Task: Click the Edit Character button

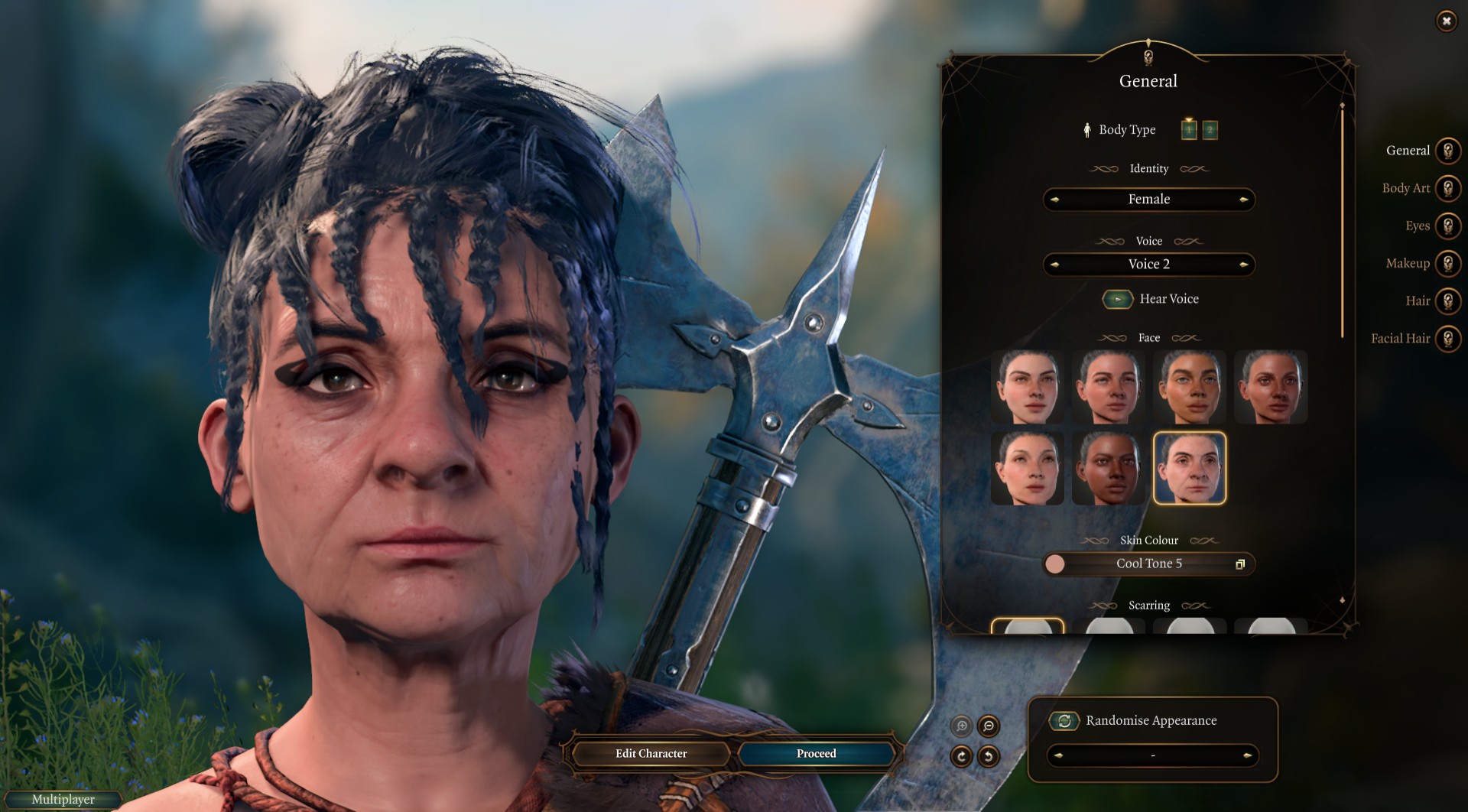Action: coord(651,754)
